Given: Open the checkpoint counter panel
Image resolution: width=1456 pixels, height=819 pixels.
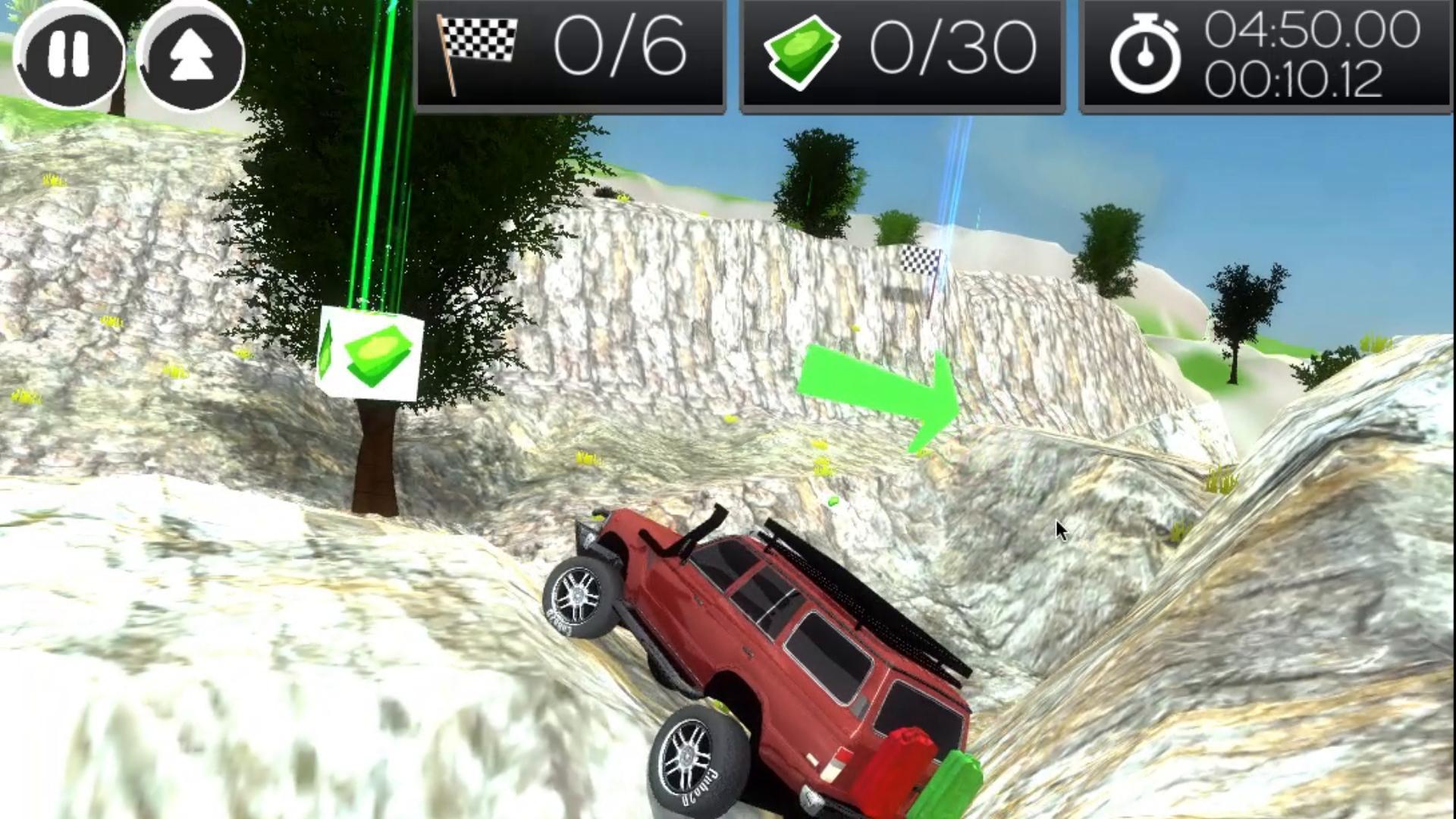Looking at the screenshot, I should [569, 53].
